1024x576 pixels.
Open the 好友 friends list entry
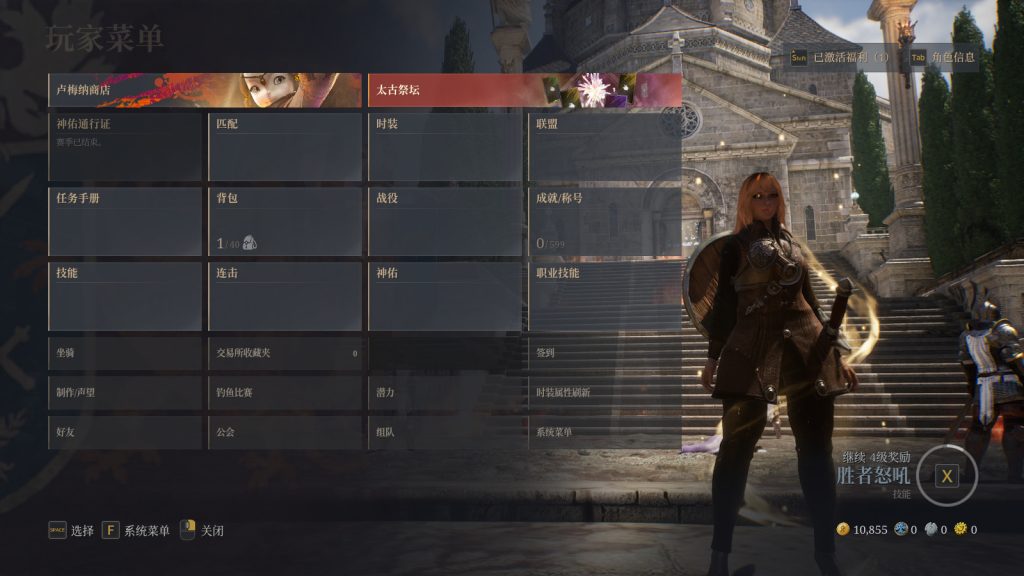pos(125,432)
